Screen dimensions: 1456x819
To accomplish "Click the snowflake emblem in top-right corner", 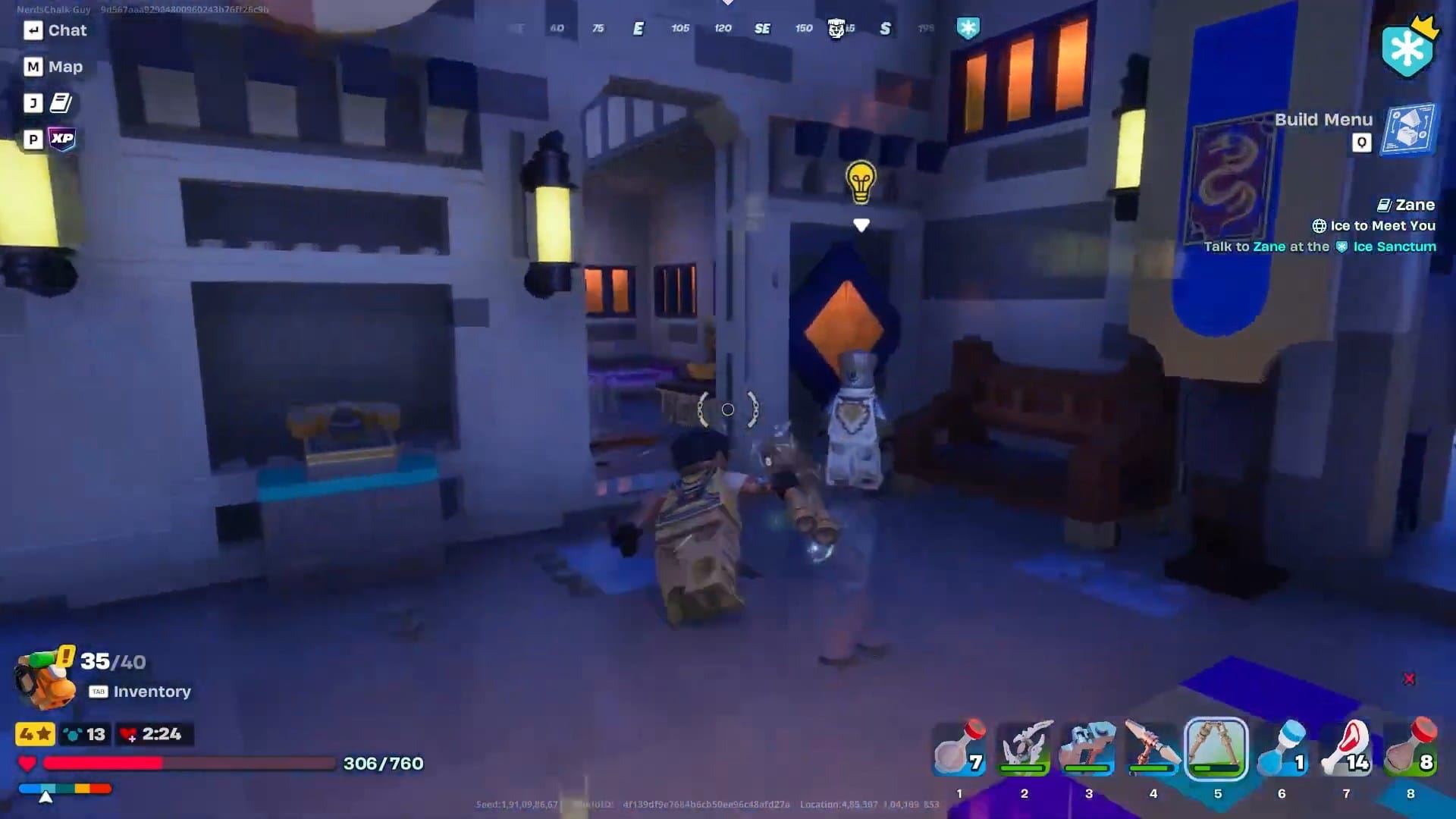I will [1408, 47].
